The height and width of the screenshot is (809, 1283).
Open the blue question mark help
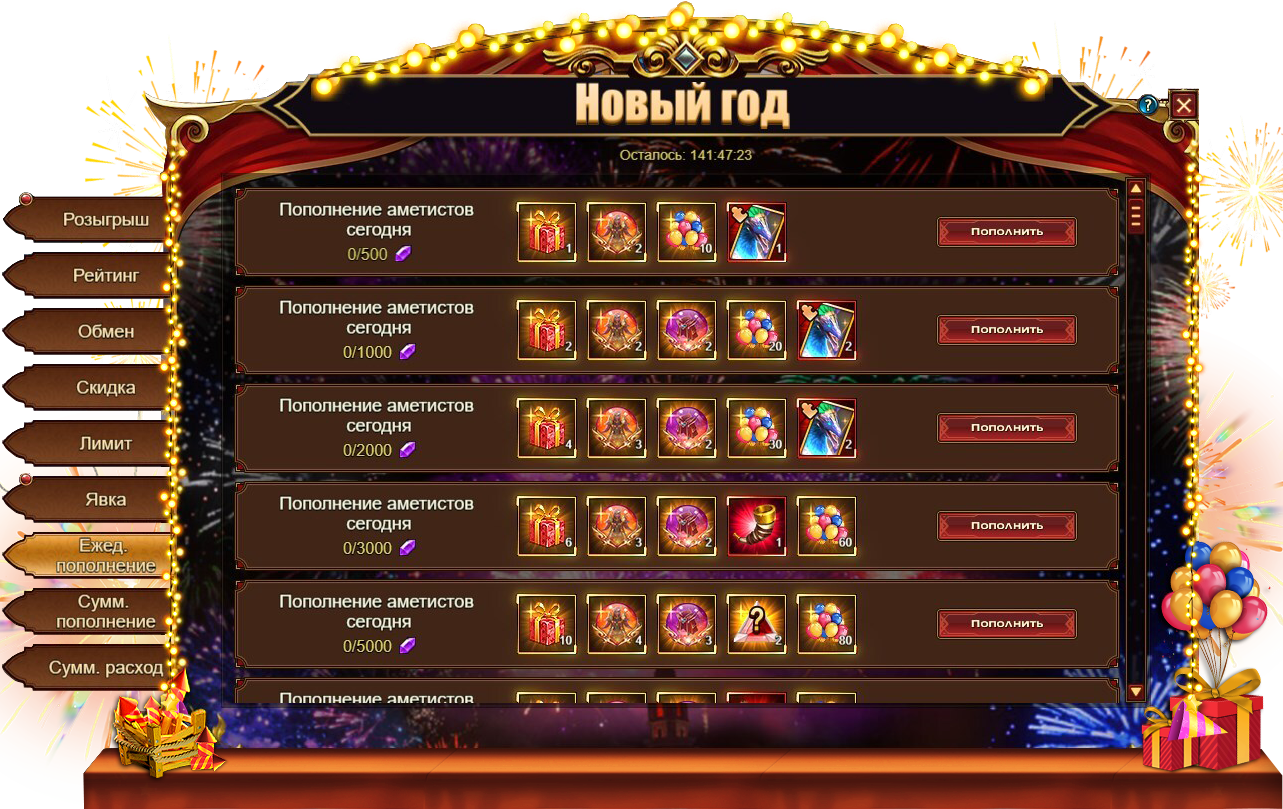(1148, 106)
